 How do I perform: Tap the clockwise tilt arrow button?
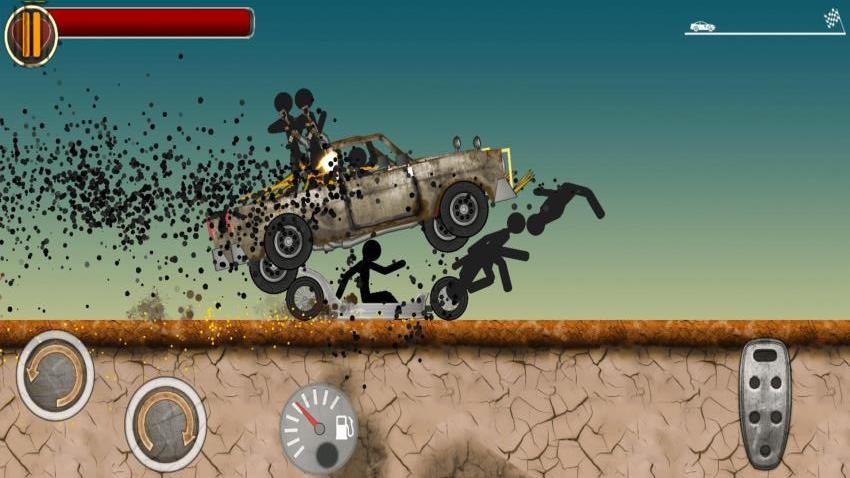point(165,423)
